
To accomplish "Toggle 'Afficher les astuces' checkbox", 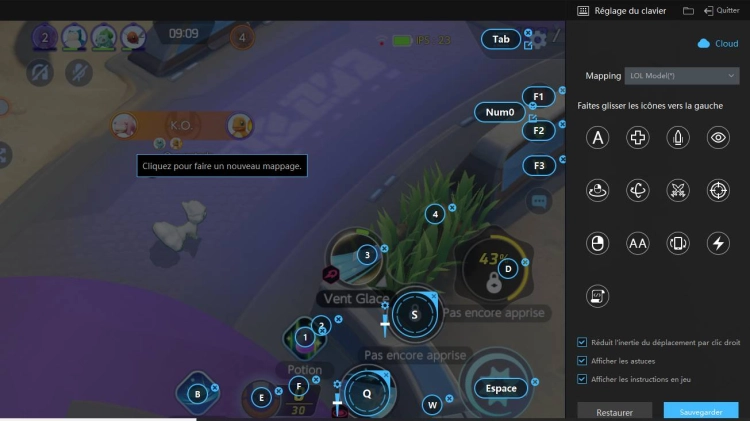I will pos(583,360).
